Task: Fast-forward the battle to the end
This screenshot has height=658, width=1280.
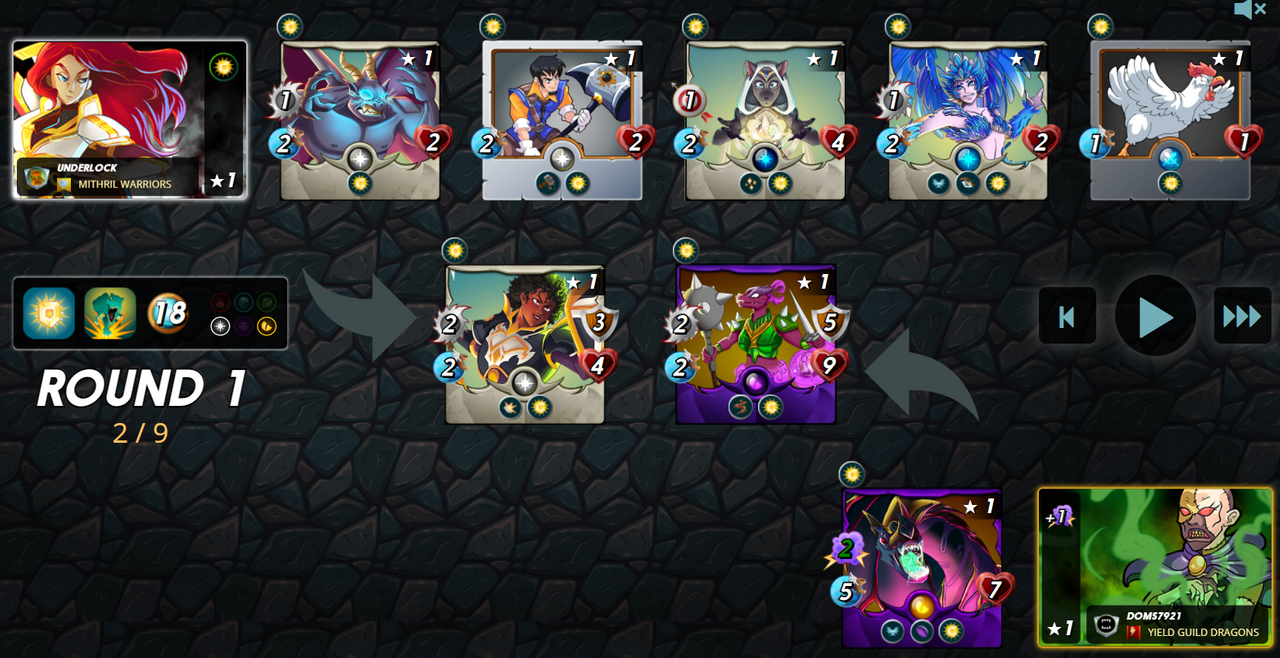Action: coord(1242,317)
